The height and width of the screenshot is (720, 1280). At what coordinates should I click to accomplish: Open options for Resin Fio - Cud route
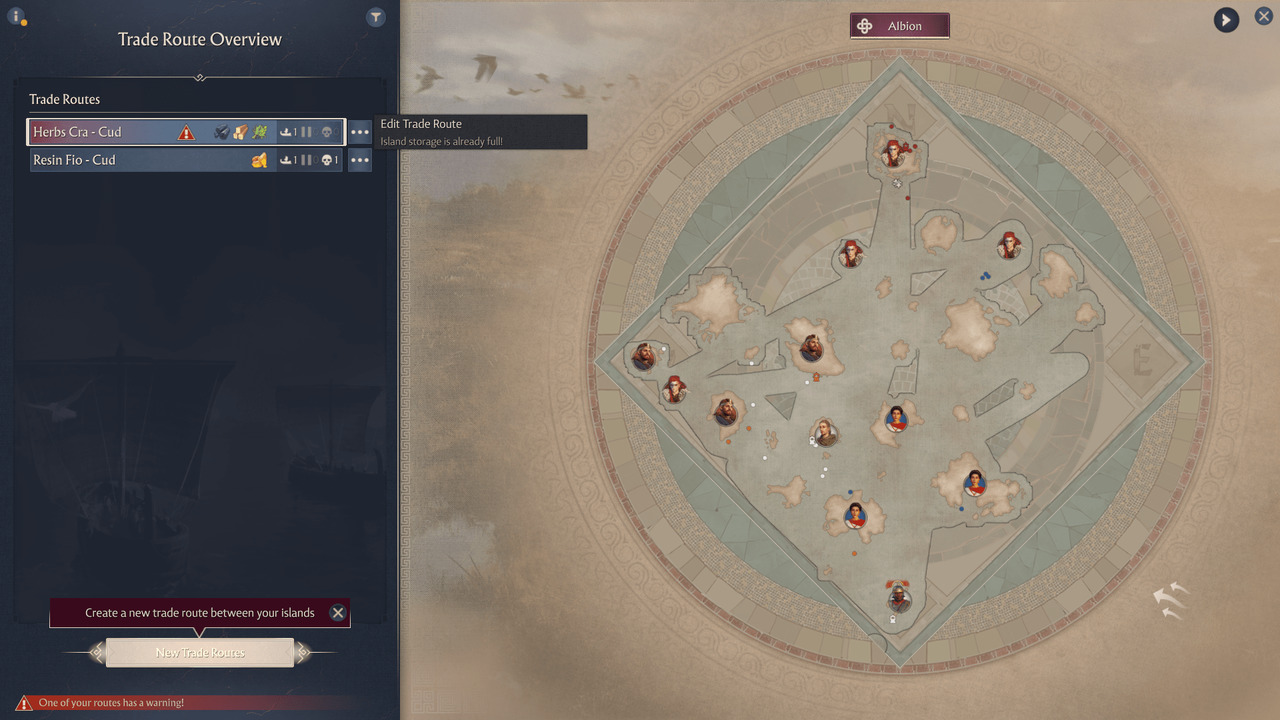click(360, 160)
